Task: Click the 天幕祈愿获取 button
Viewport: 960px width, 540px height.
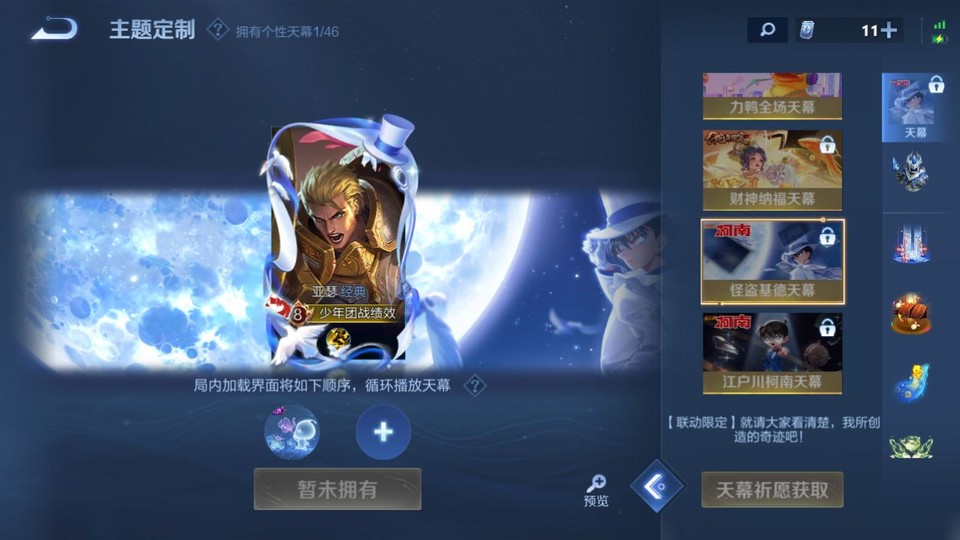Action: [772, 490]
